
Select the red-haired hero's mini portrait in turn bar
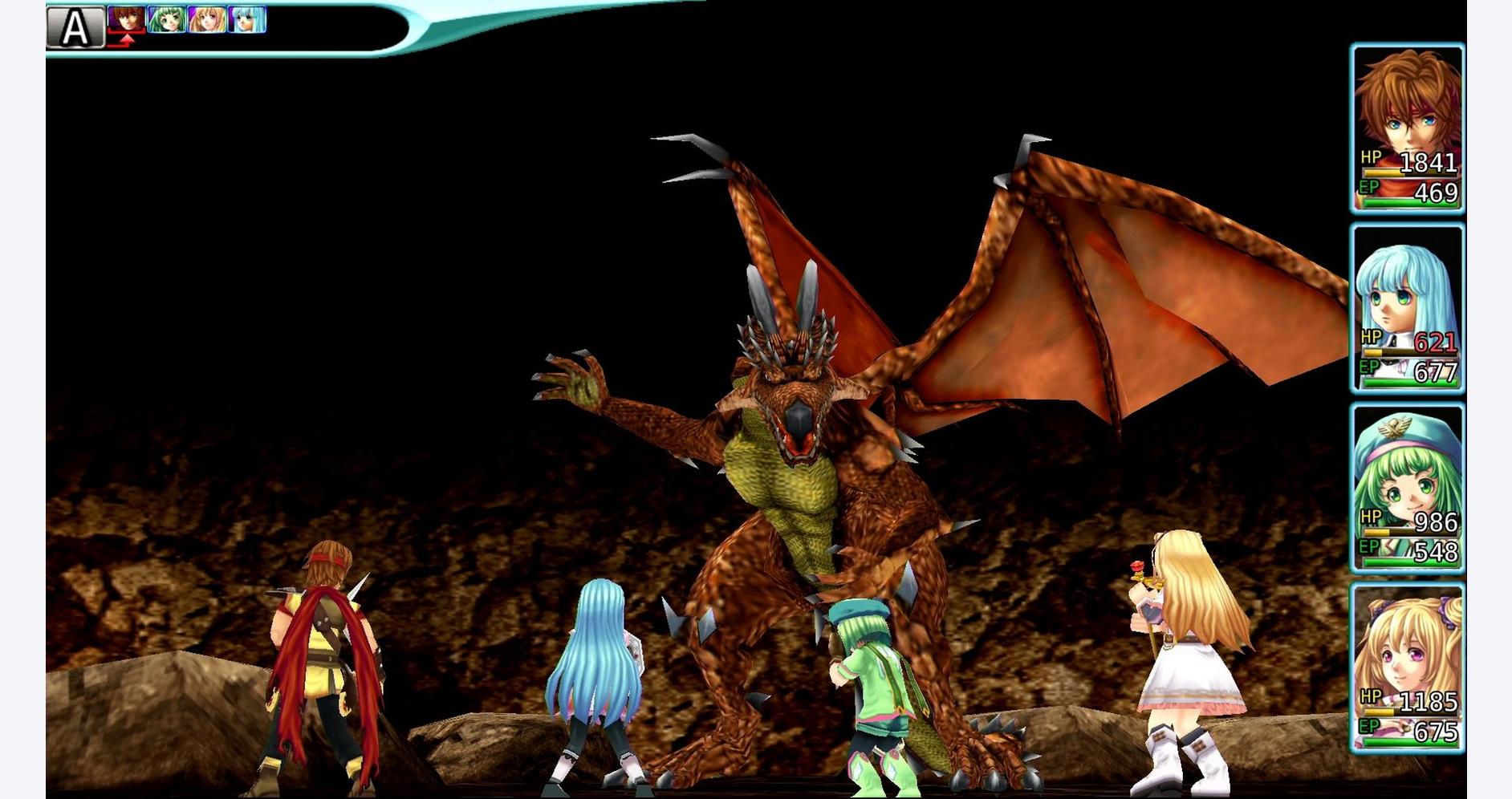coord(127,20)
